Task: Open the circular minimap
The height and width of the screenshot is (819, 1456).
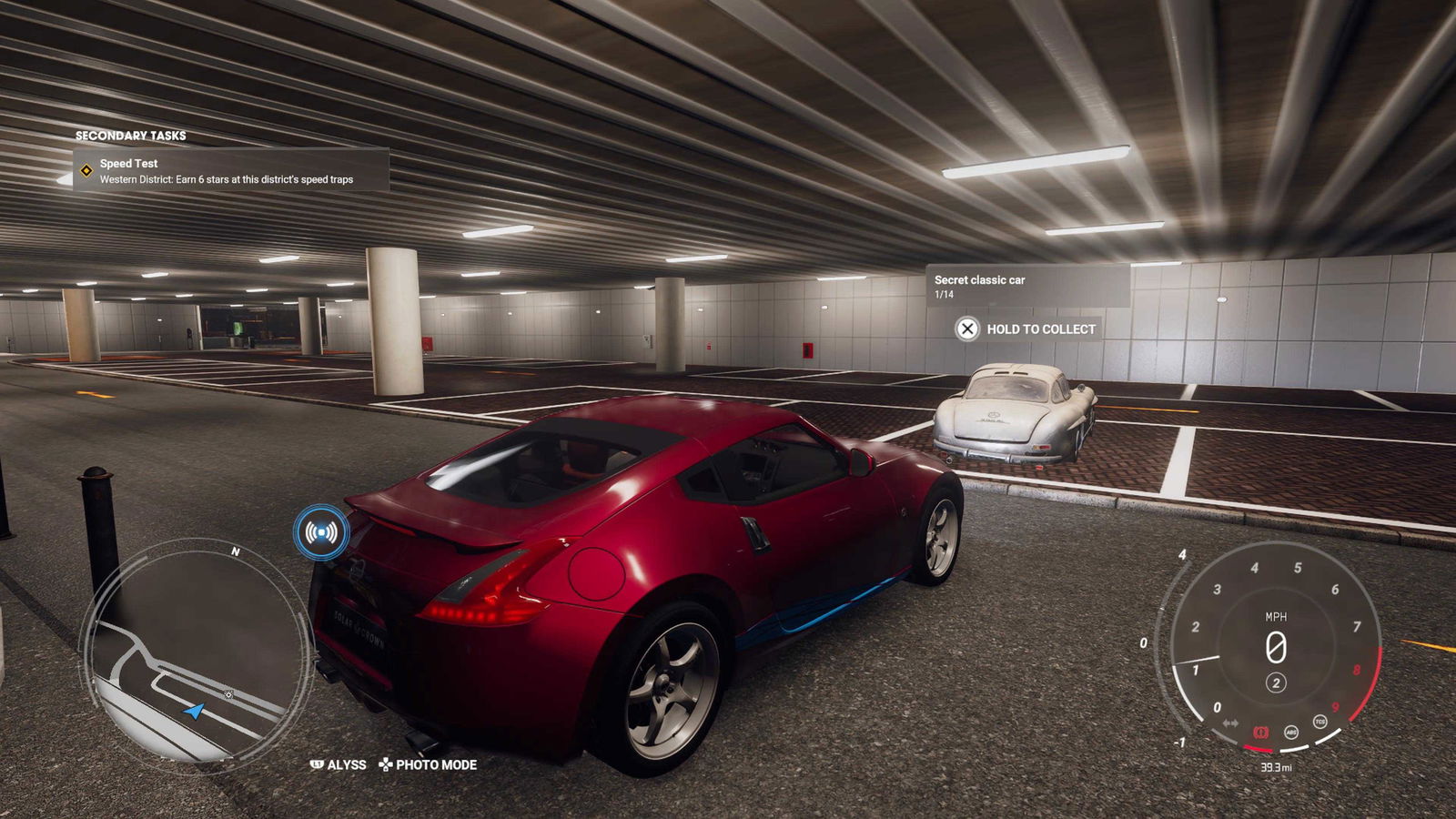Action: (x=196, y=655)
